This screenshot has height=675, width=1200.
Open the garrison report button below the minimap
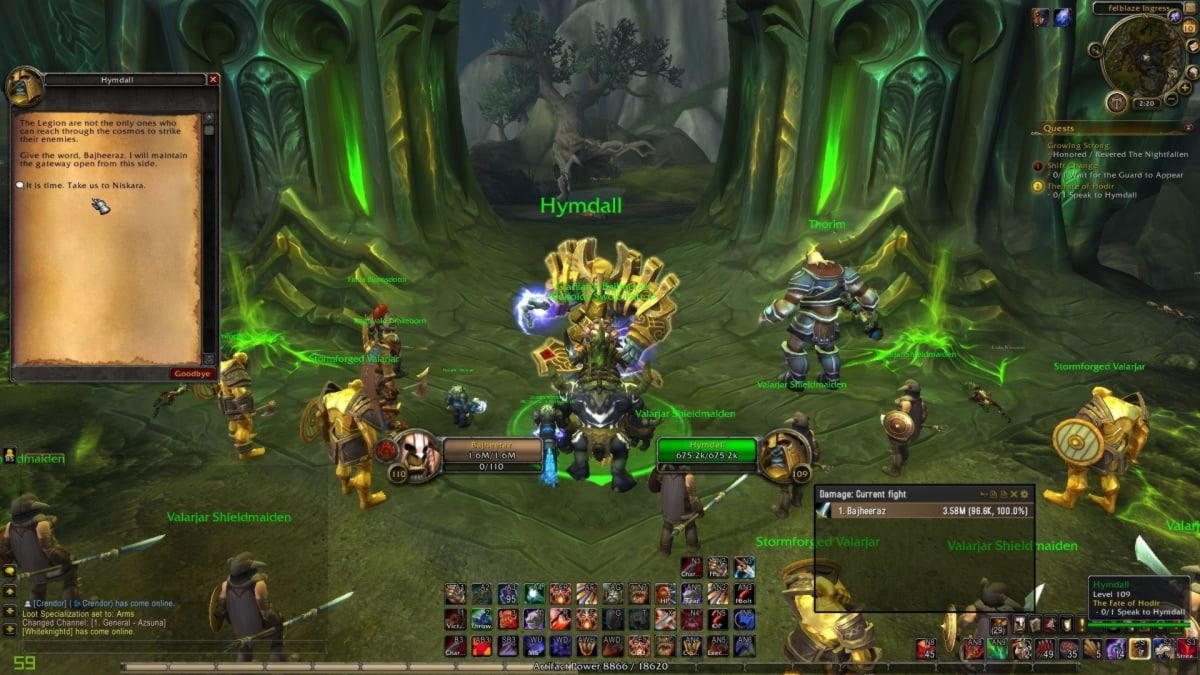pyautogui.click(x=1116, y=102)
